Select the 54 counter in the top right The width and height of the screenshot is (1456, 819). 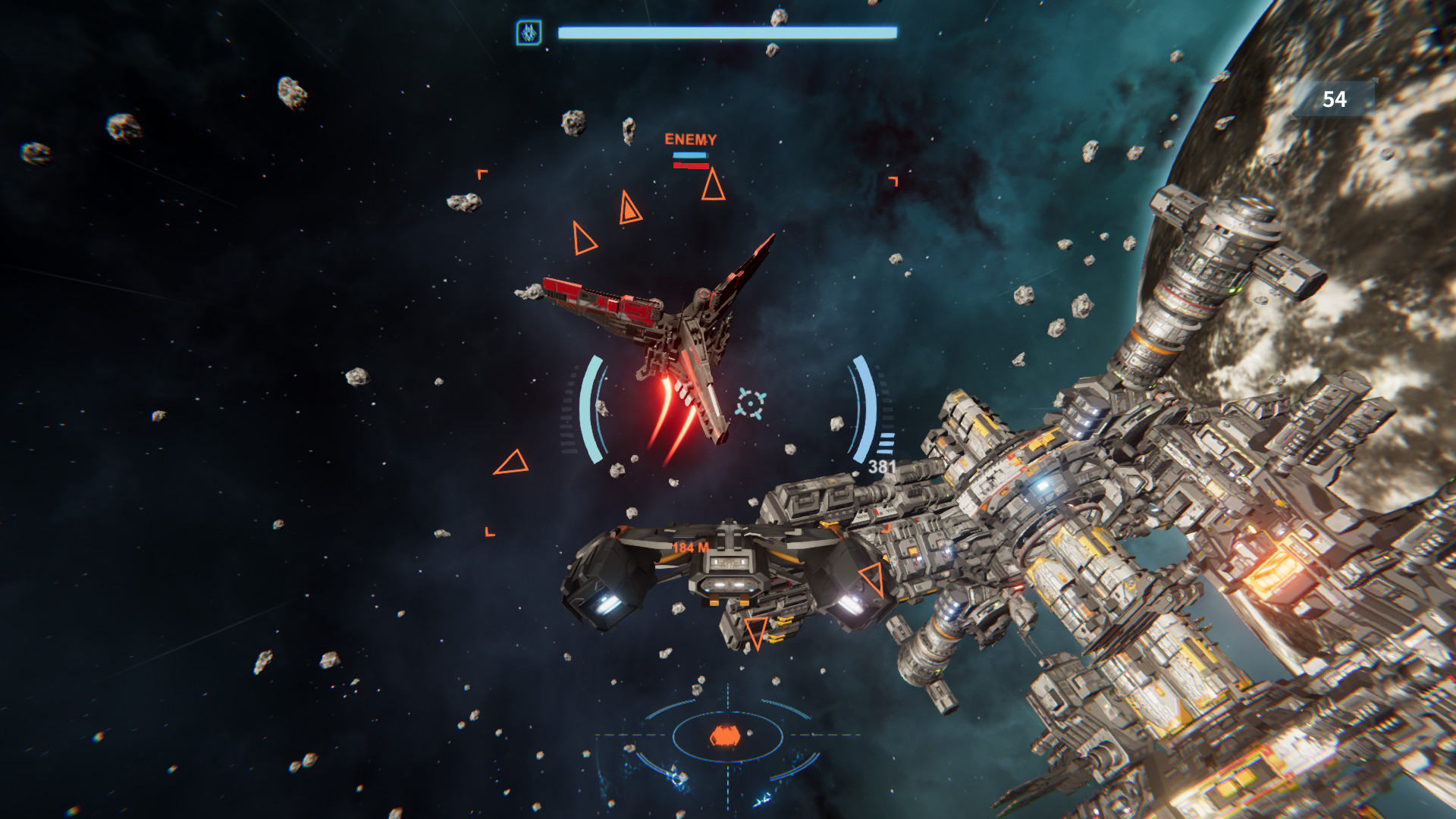point(1335,99)
